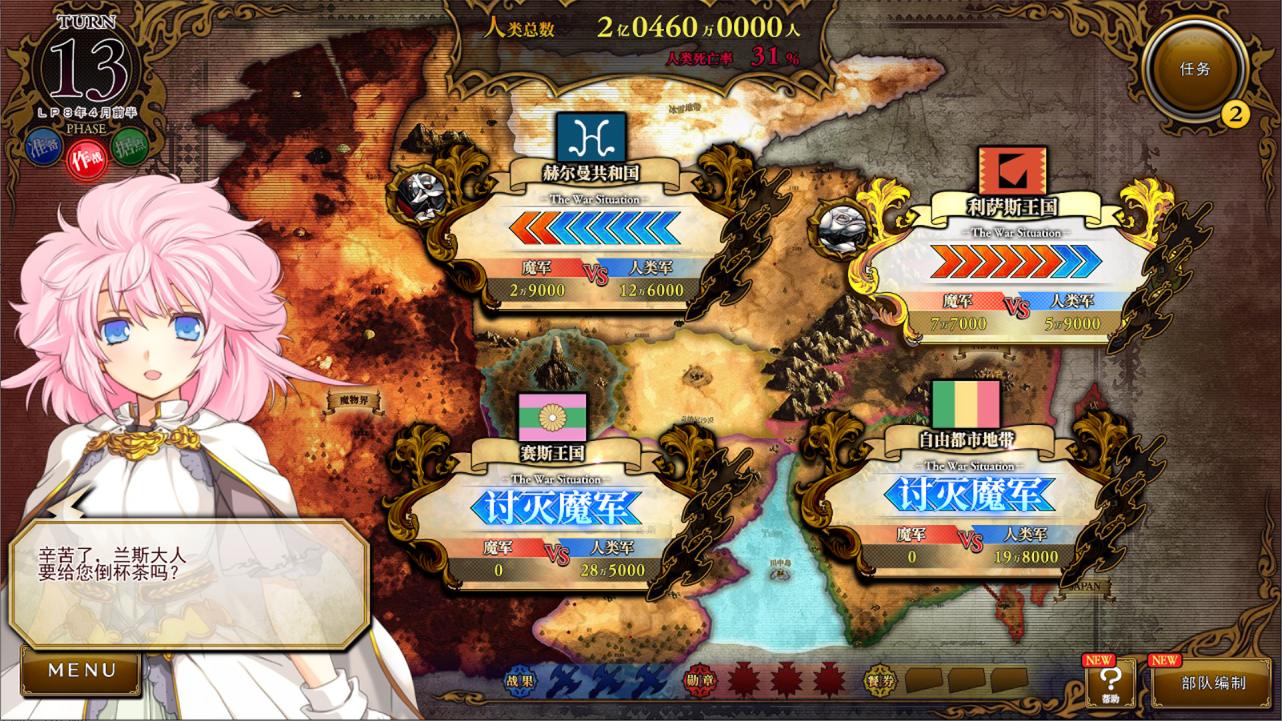Click the blue 准备 phase orb

[x=42, y=147]
